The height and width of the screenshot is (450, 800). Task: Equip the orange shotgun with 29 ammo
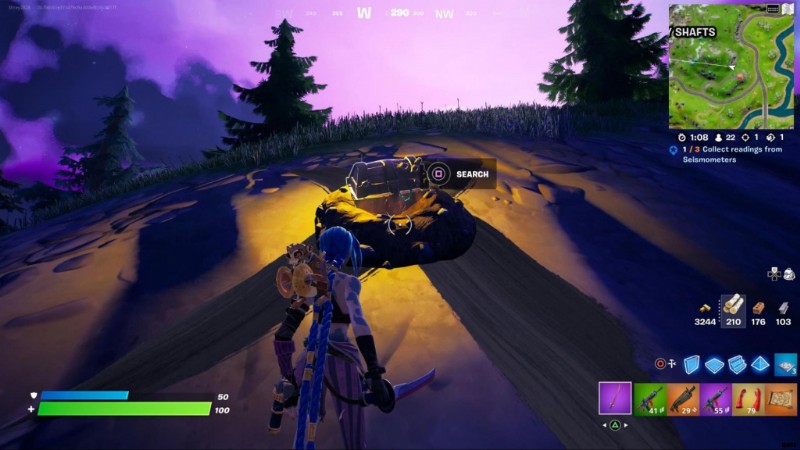[682, 398]
